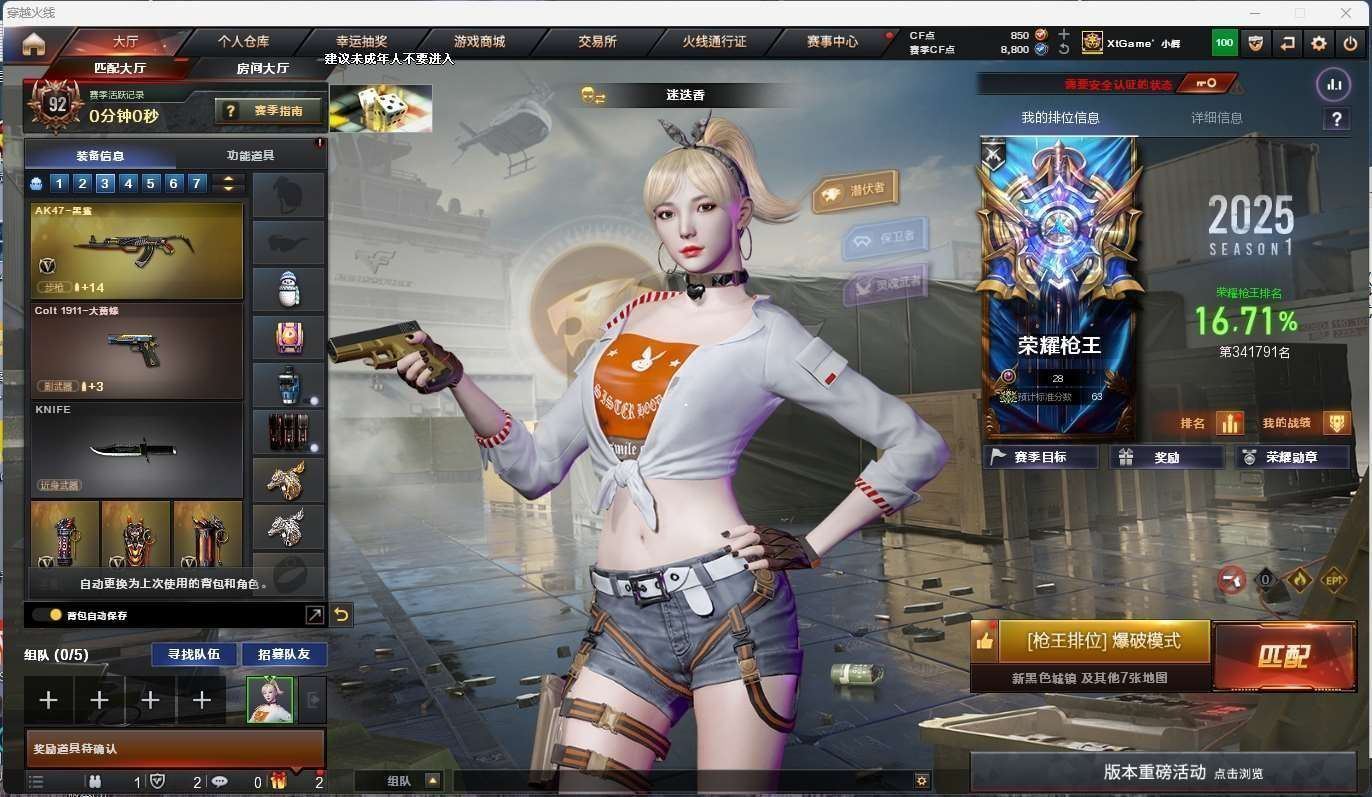1372x797 pixels.
Task: Click 招募队友 to recruit teammates
Action: 284,654
